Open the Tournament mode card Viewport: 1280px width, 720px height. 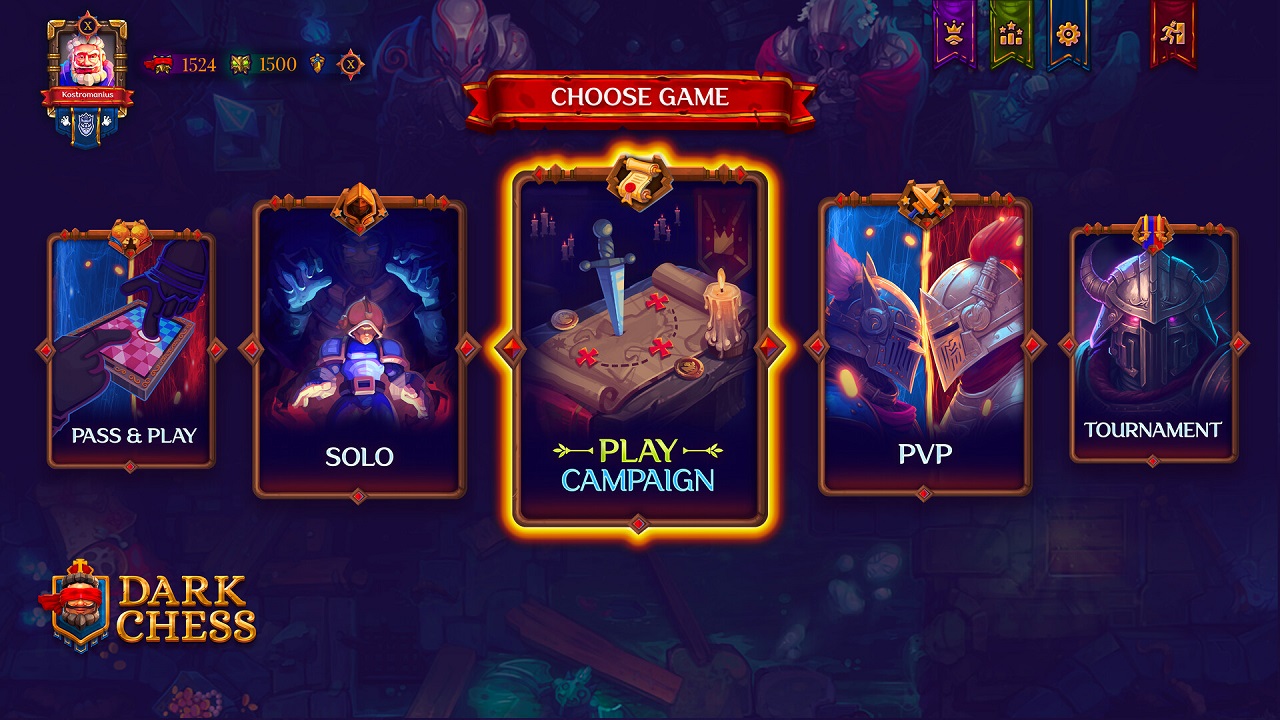tap(1153, 345)
